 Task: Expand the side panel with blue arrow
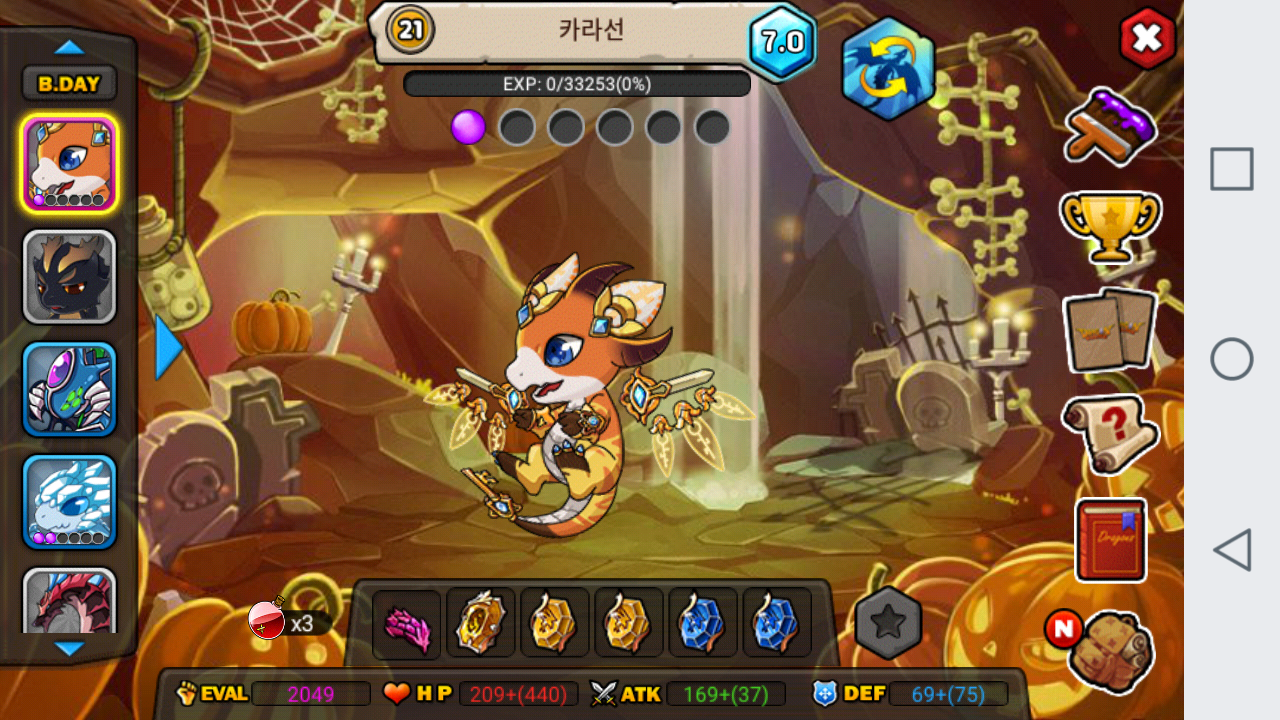tap(169, 347)
